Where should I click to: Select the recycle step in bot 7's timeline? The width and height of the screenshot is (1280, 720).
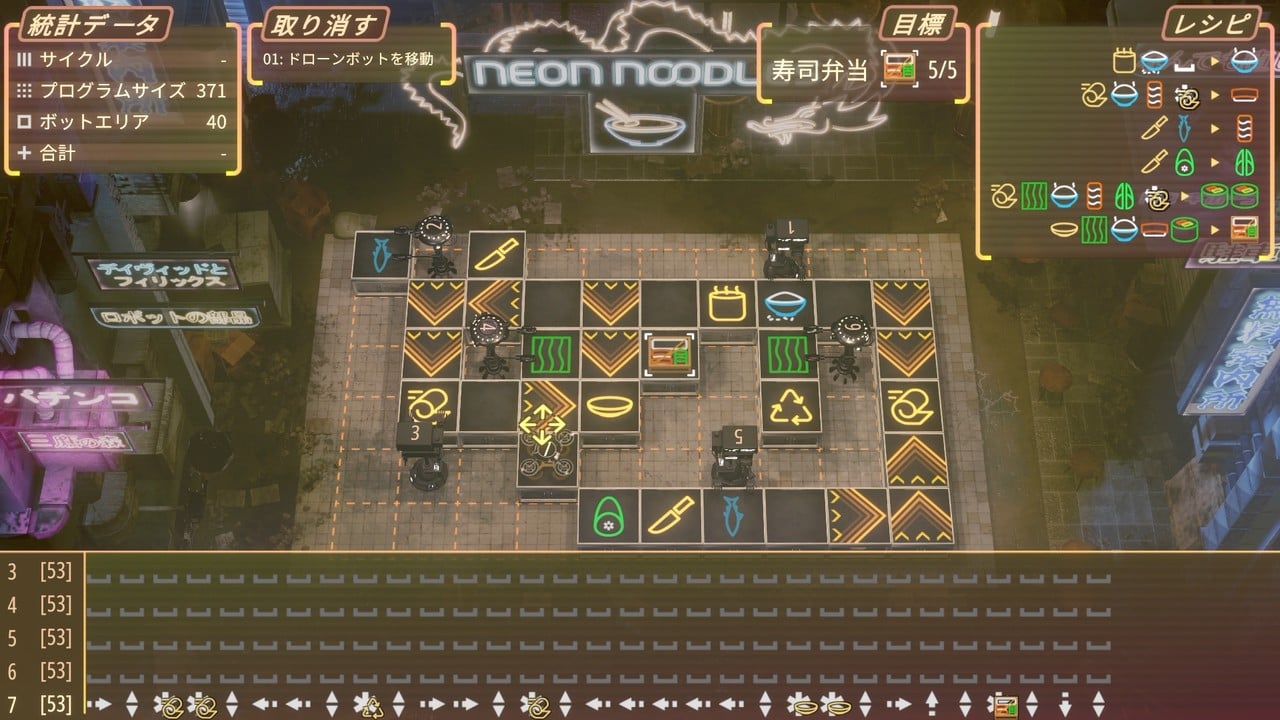click(x=372, y=704)
